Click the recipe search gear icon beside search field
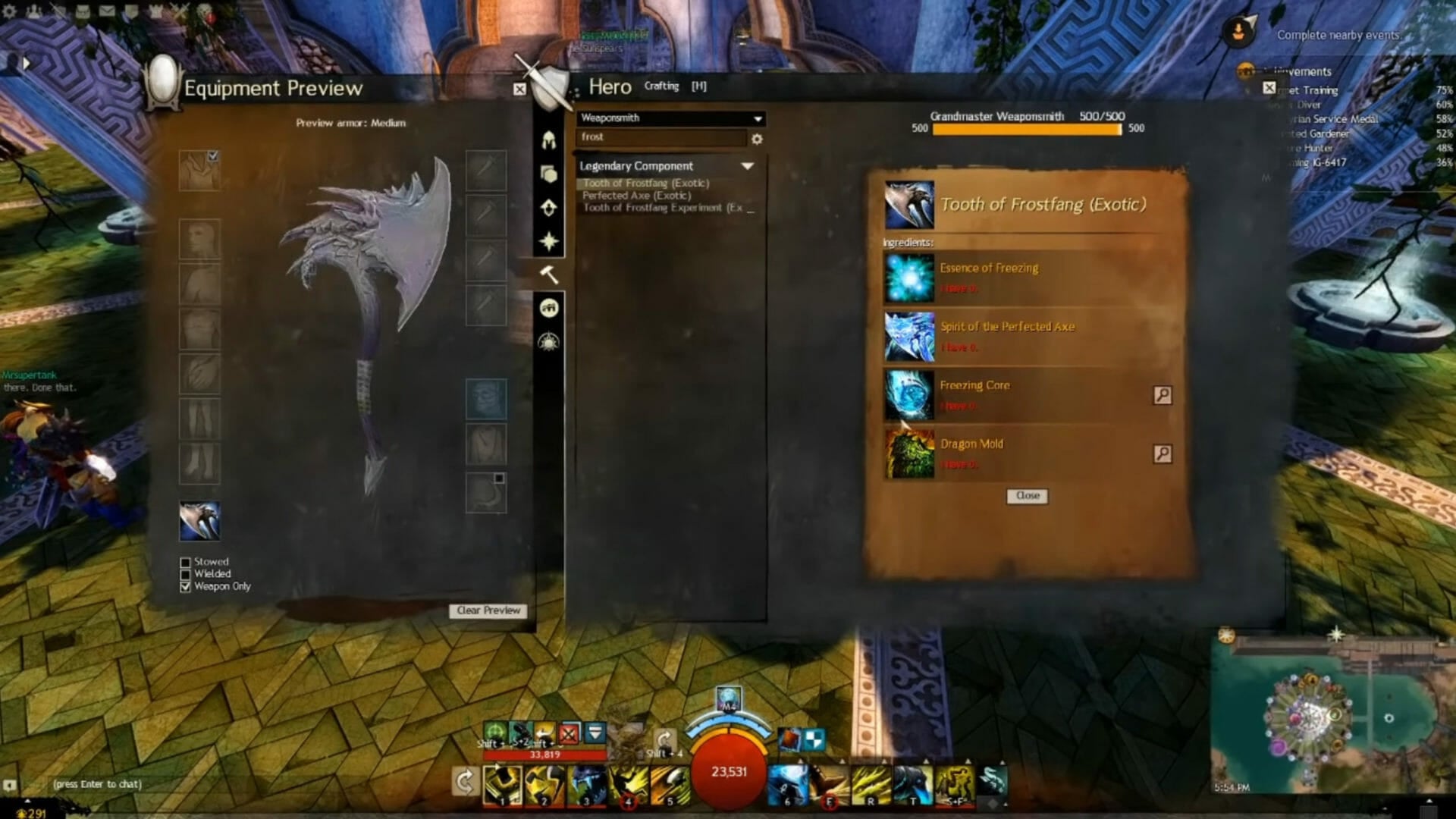Screen dimensions: 1456x819 pyautogui.click(x=756, y=139)
